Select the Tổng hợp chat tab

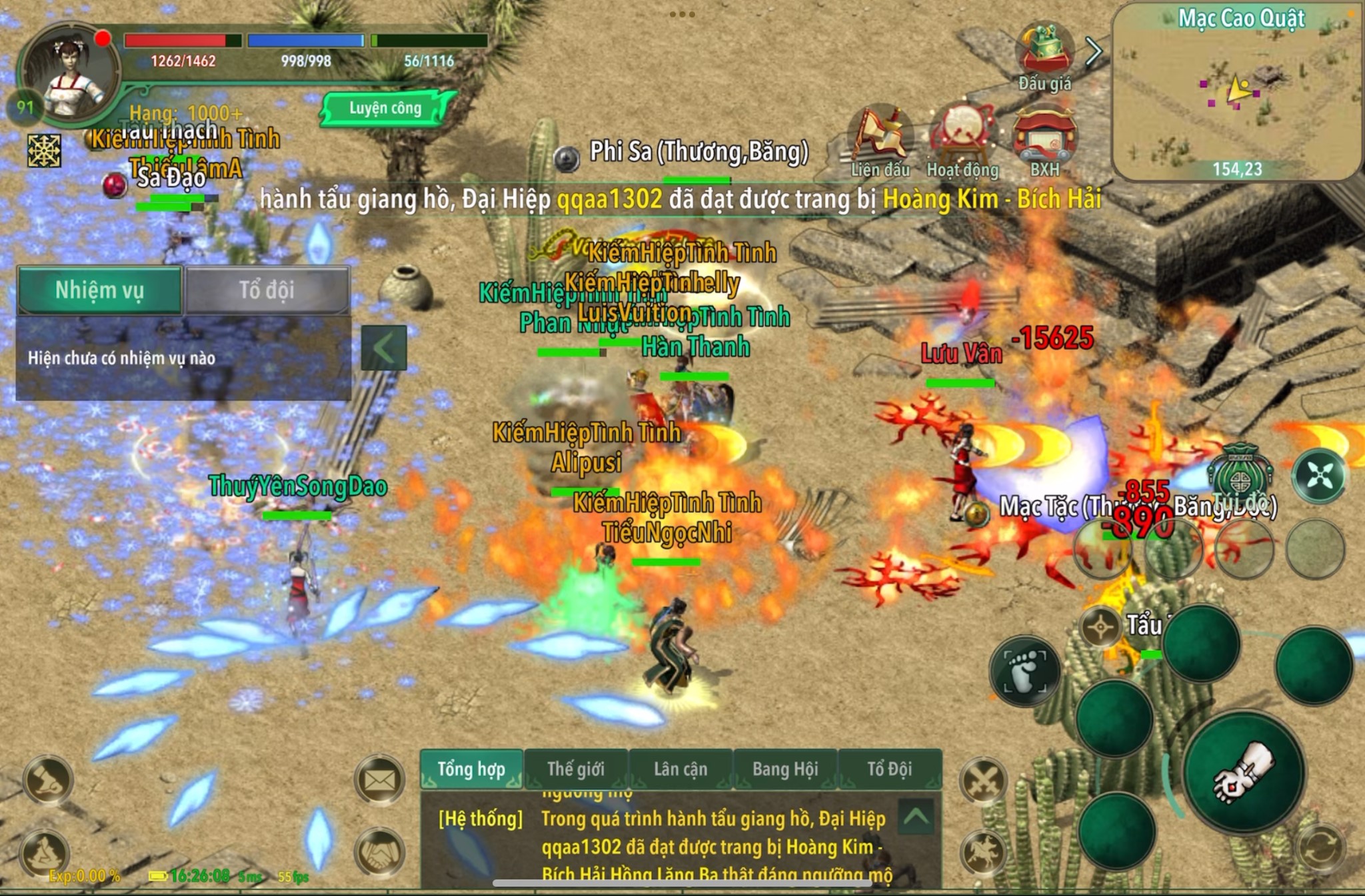coord(471,769)
